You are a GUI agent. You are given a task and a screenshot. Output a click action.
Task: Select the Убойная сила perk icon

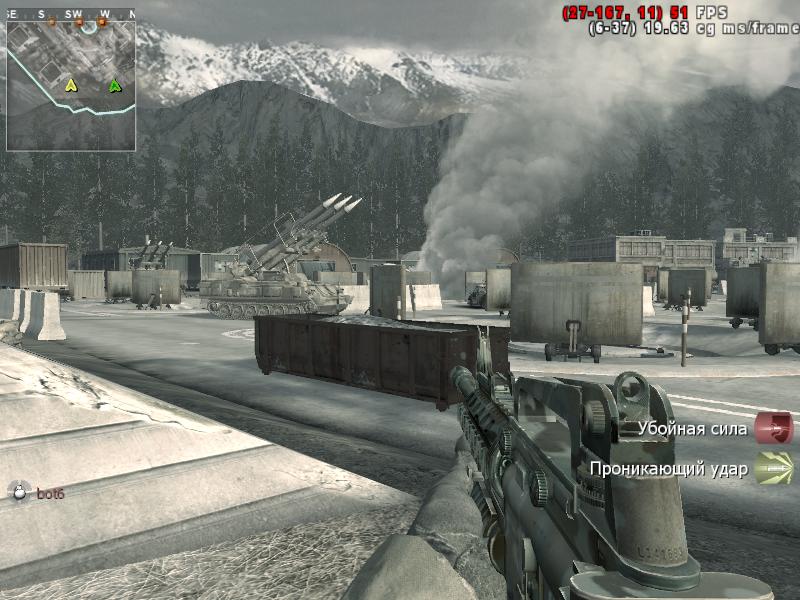pos(773,428)
